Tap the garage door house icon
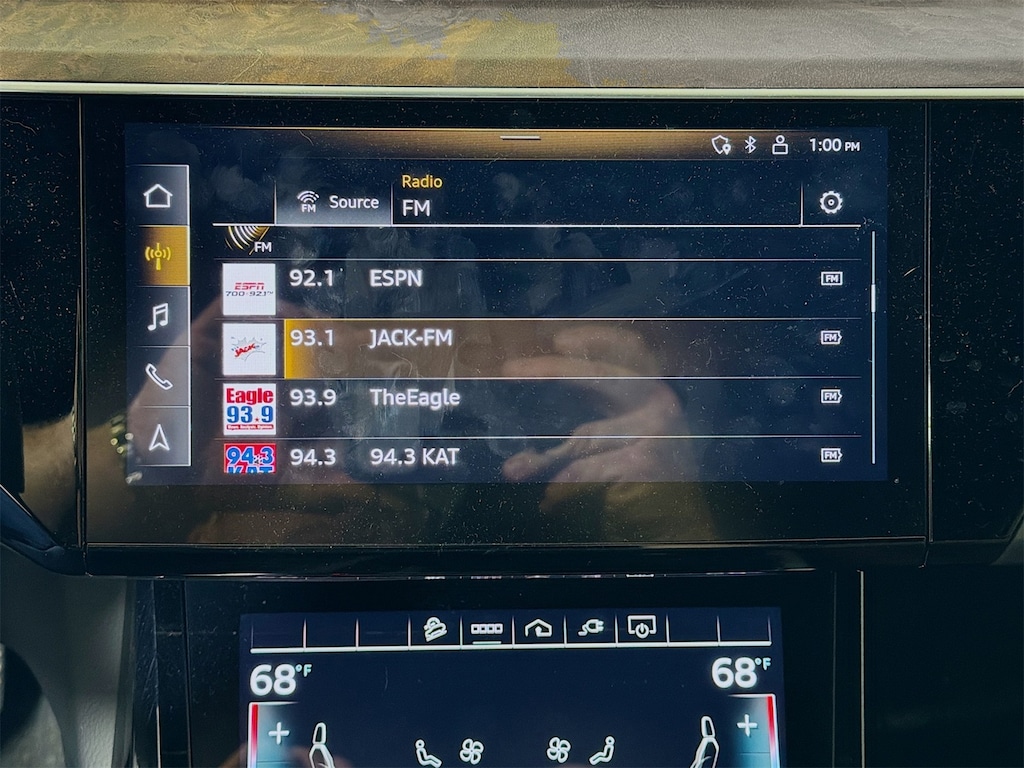The height and width of the screenshot is (768, 1024). 538,629
